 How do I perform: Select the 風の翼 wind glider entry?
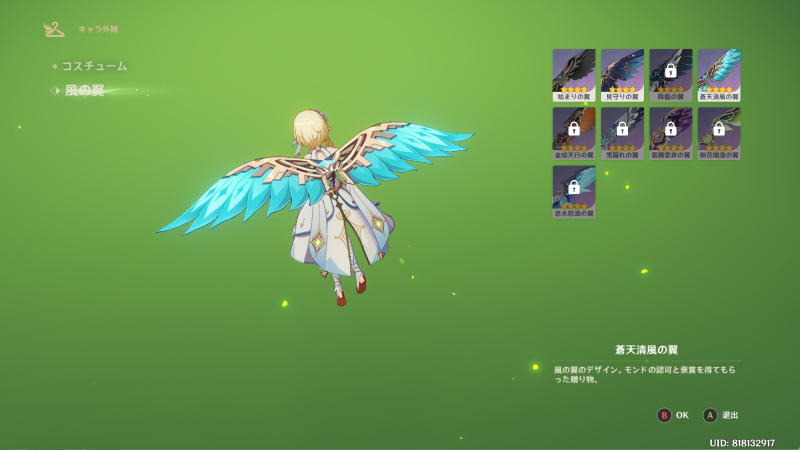tap(85, 91)
